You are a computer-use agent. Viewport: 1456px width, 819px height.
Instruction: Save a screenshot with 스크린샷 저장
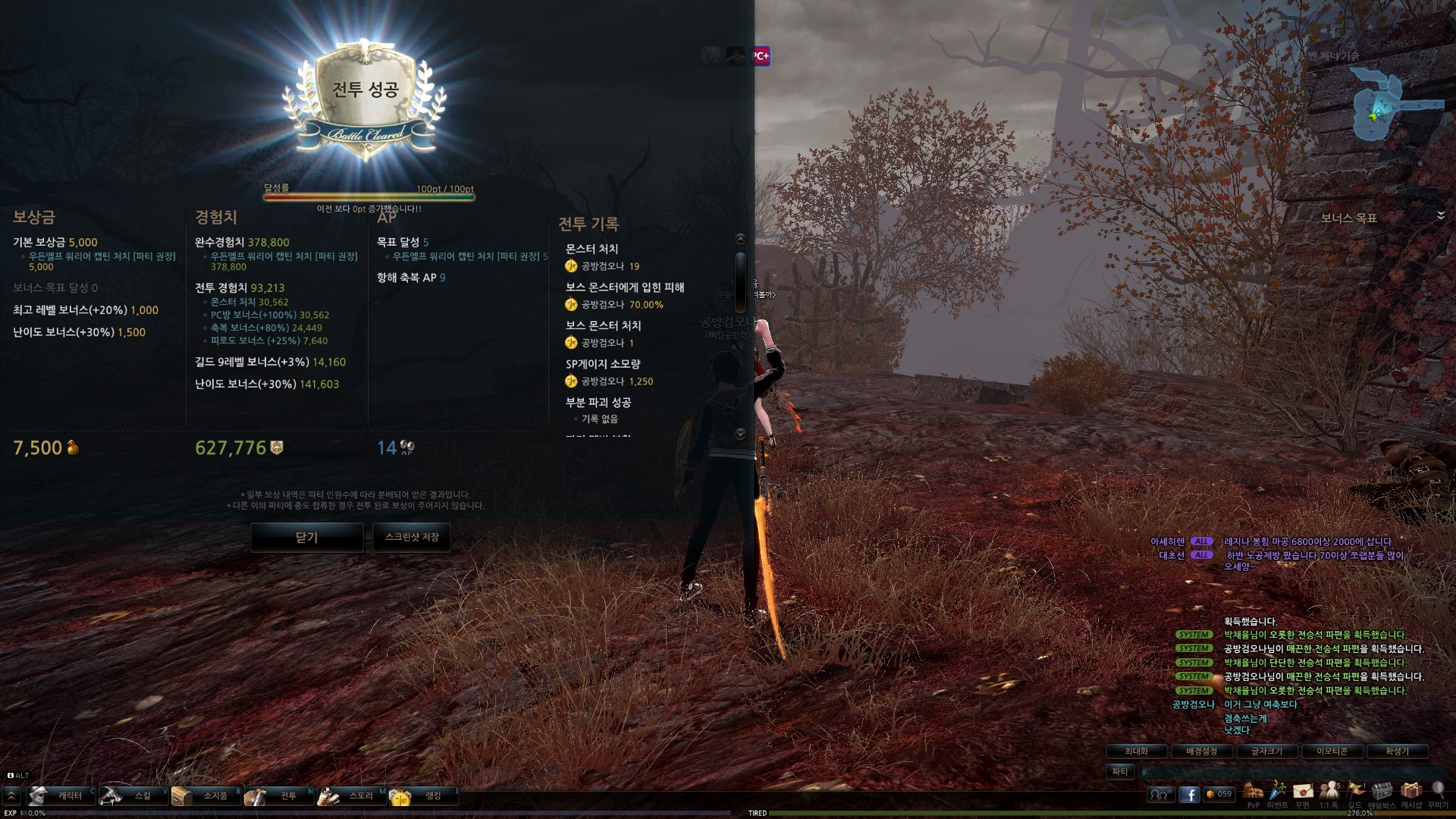point(412,537)
